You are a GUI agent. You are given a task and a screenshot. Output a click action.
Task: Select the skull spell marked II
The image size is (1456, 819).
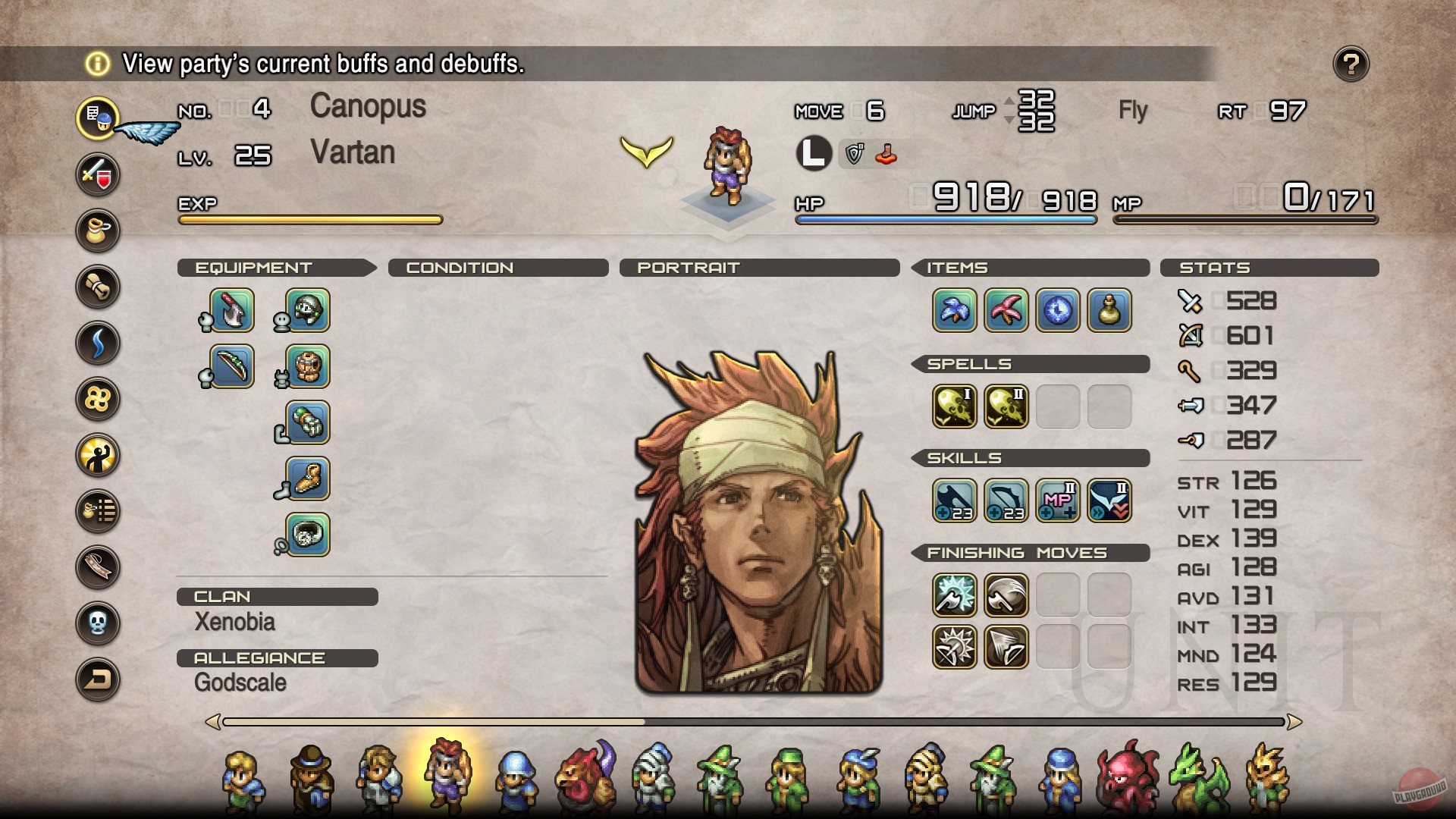[1006, 406]
